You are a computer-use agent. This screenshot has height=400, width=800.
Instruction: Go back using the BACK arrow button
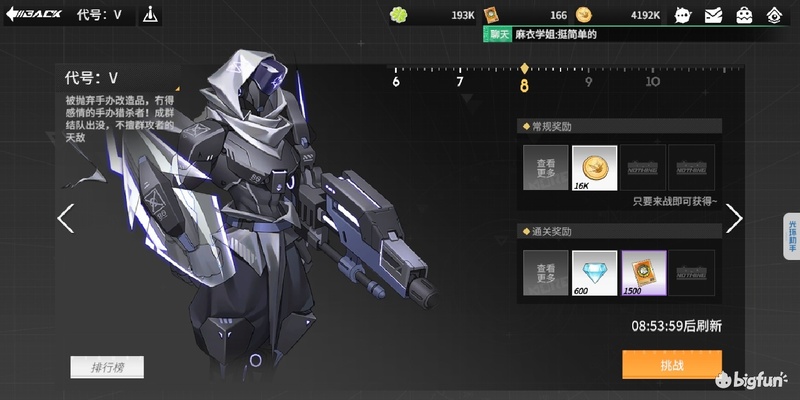32,15
